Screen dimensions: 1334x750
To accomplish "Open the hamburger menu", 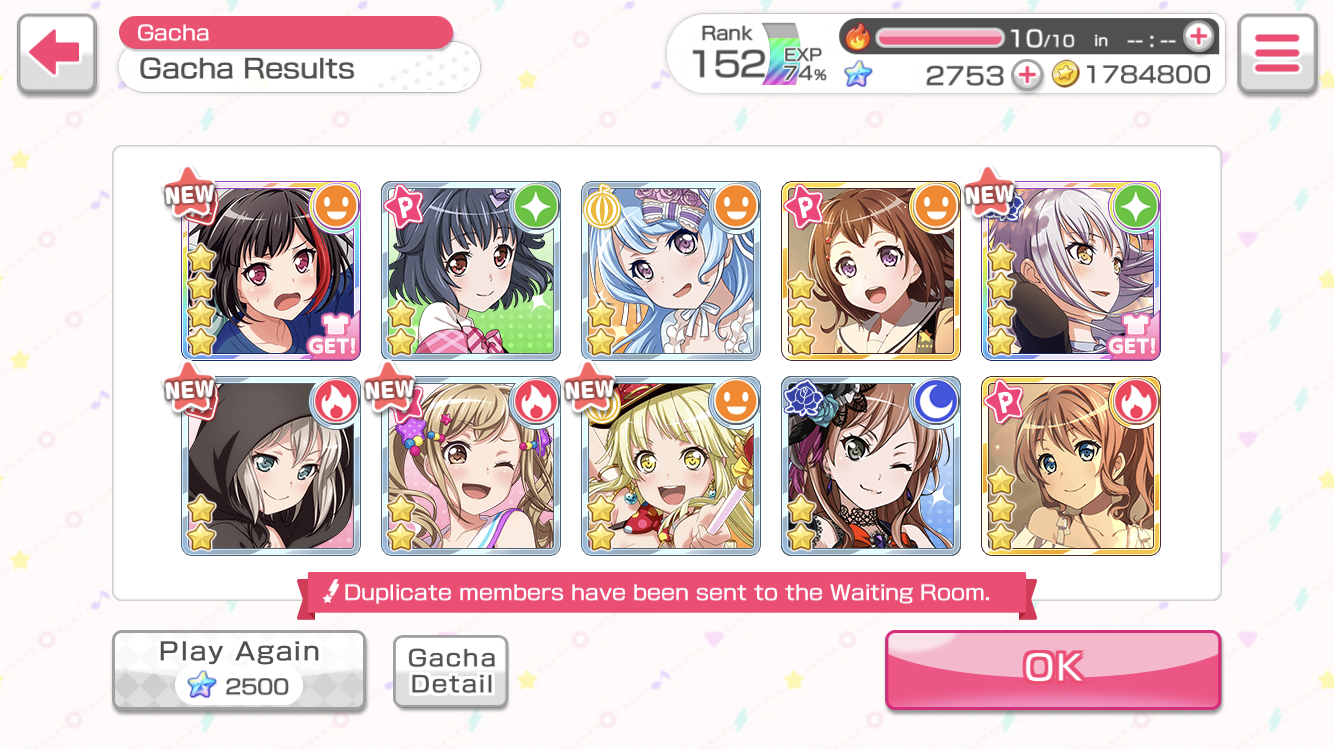I will (x=1276, y=54).
